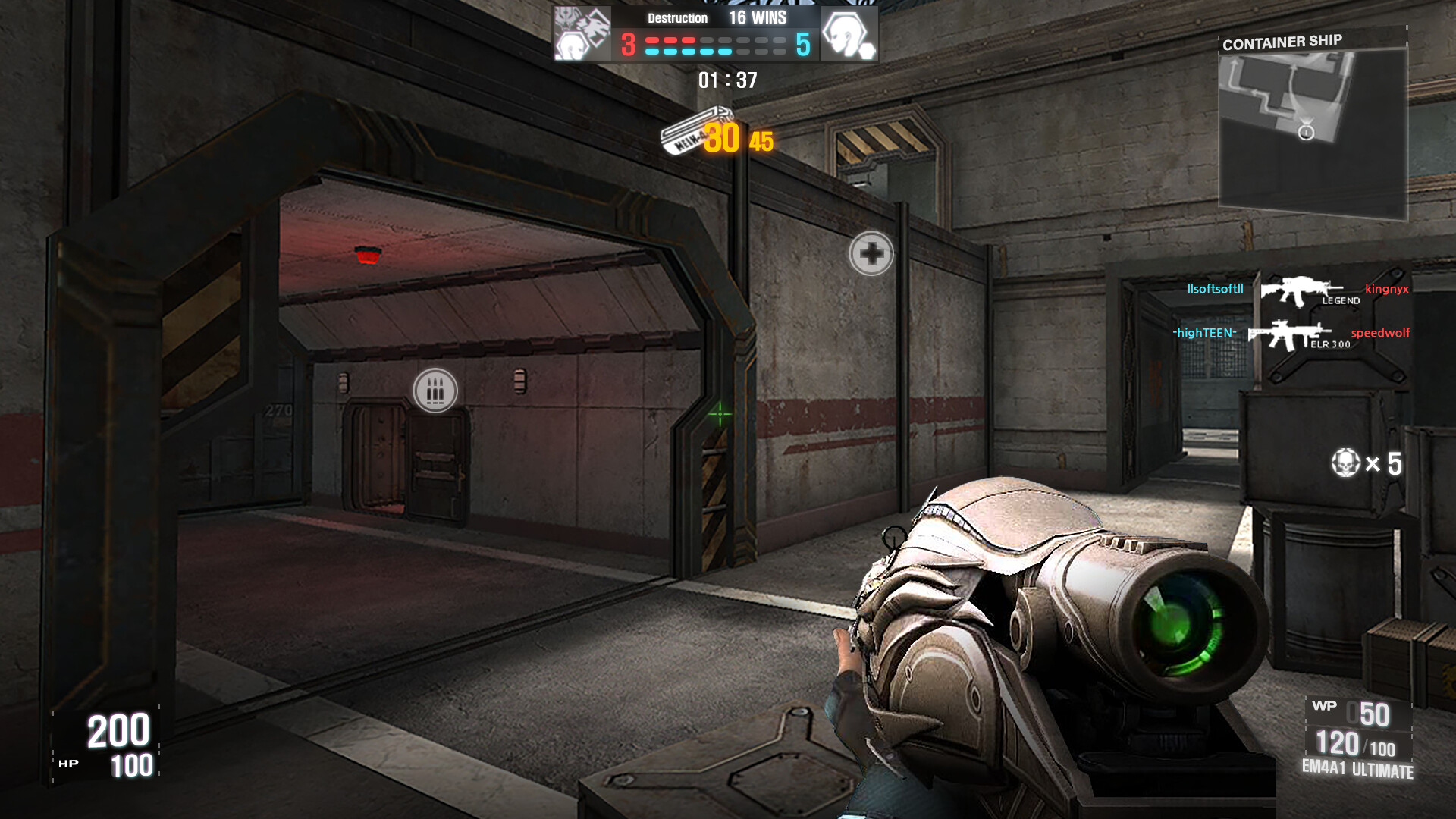Click the EM4A1 Ultimate weapon label
The image size is (1456, 819).
tap(1357, 769)
